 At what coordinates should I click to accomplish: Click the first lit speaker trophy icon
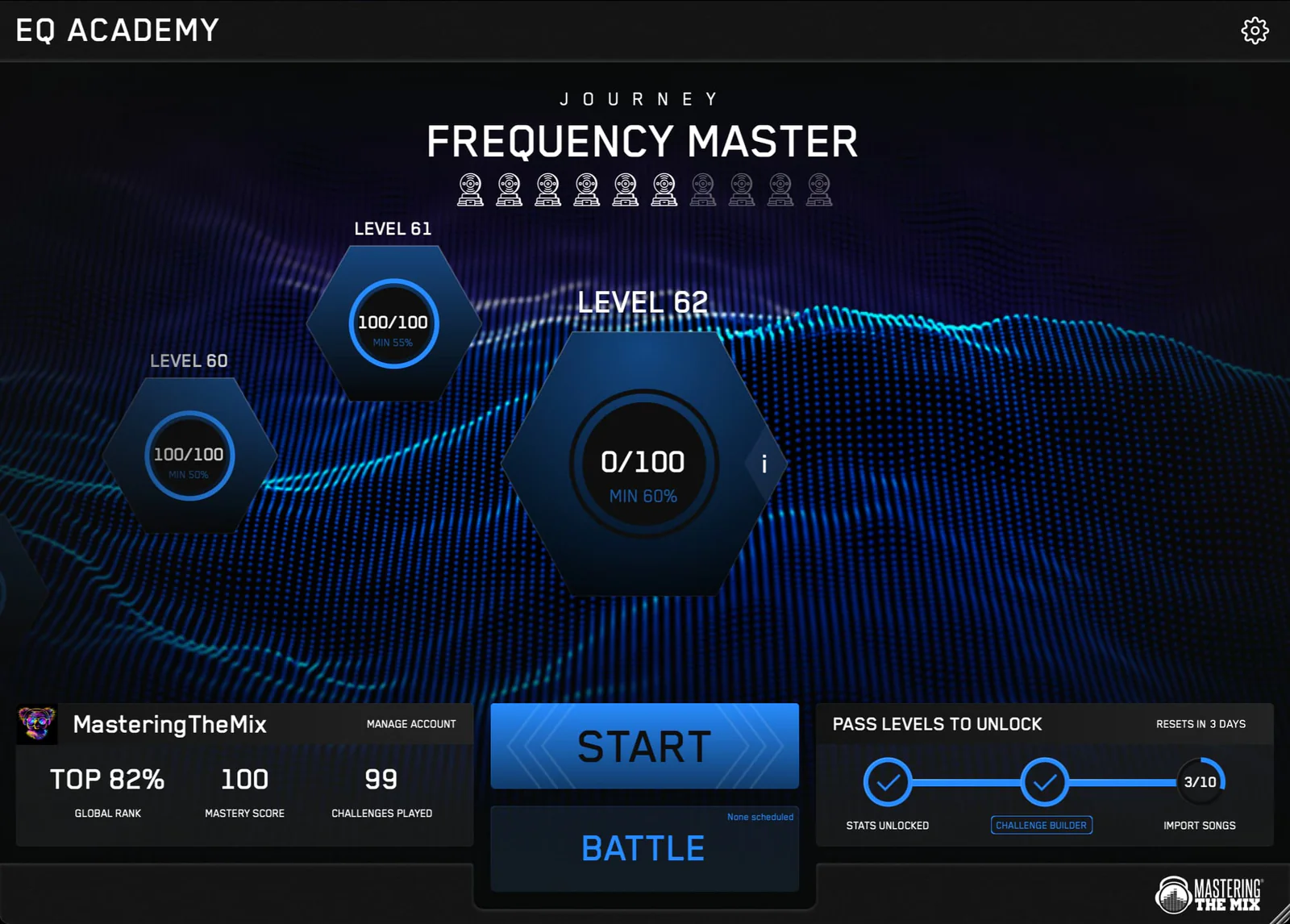470,189
